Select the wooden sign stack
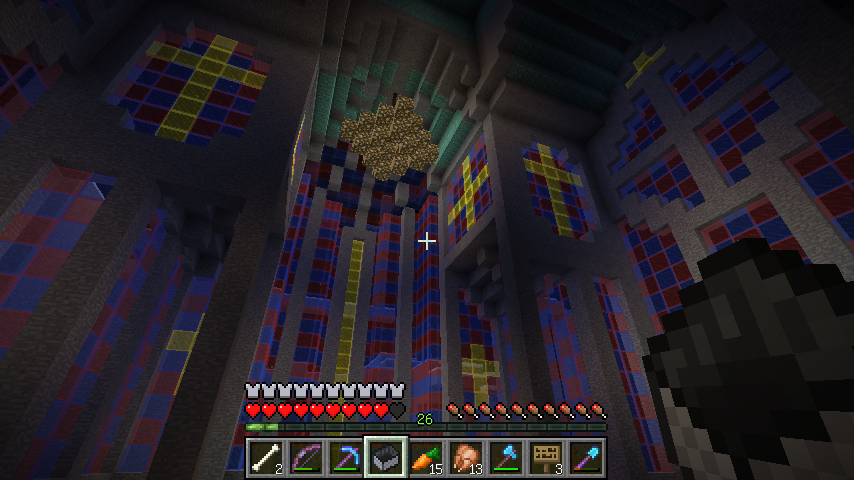The height and width of the screenshot is (480, 854). [x=546, y=458]
